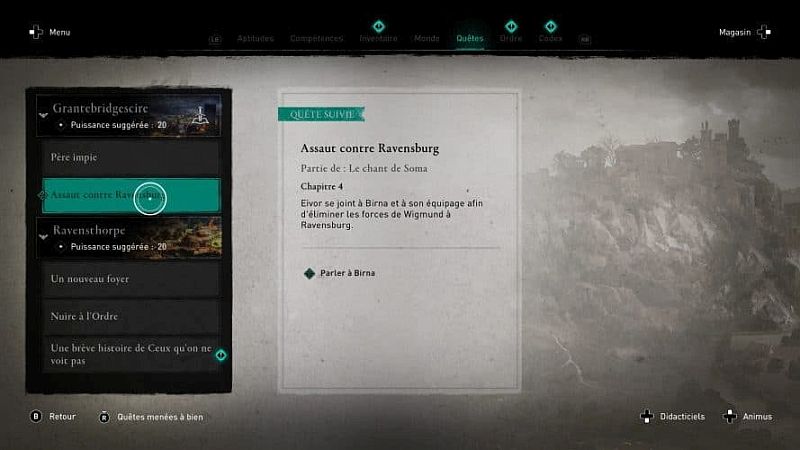Click the Quêtes tab

tap(469, 38)
